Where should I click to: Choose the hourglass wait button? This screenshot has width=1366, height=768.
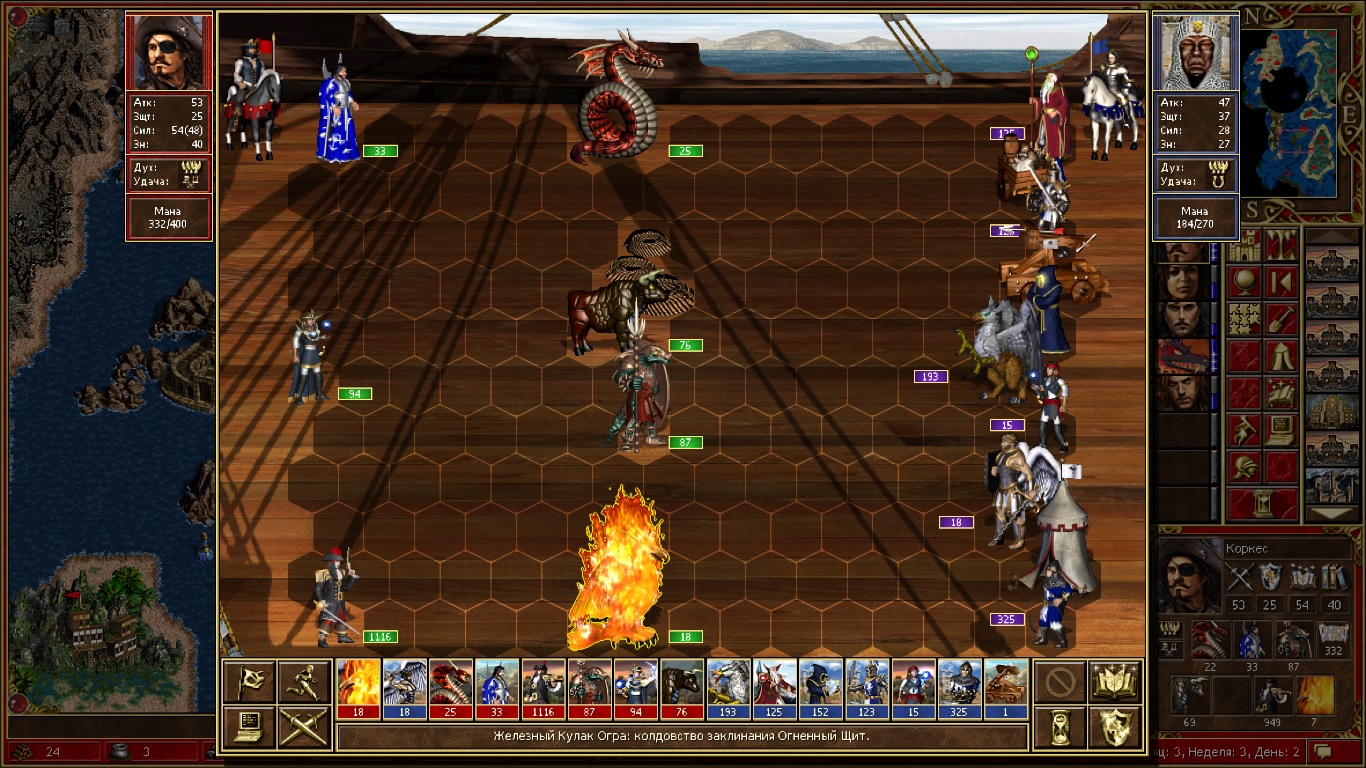(1060, 727)
